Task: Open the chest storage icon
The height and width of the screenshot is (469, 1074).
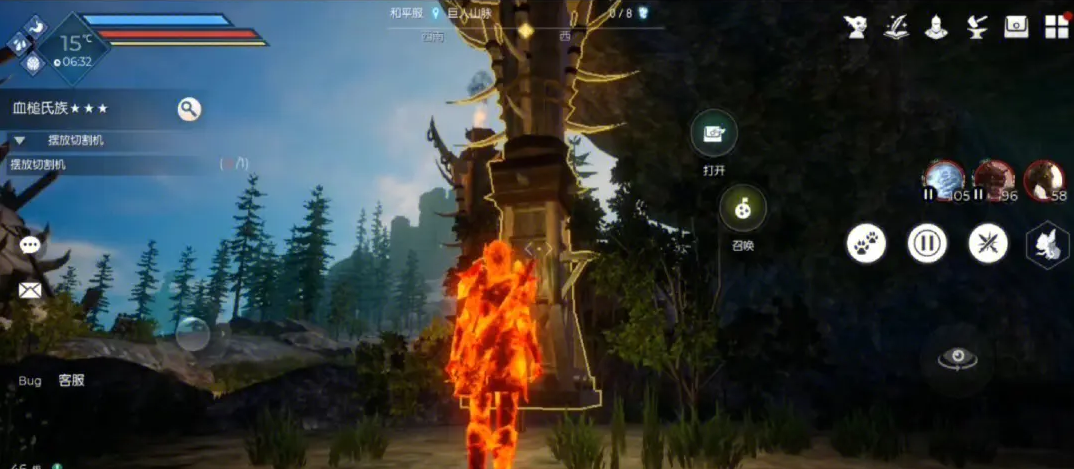Action: [x=1016, y=27]
